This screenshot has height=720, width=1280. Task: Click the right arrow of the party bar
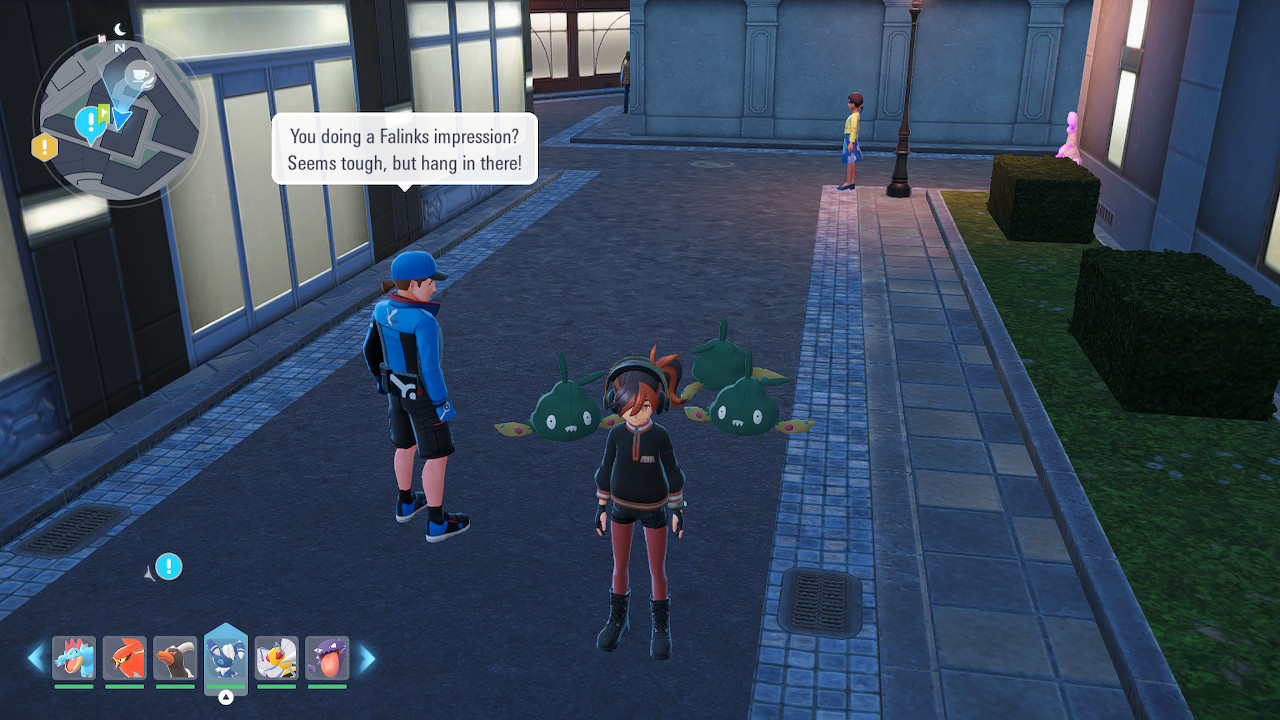click(x=367, y=658)
